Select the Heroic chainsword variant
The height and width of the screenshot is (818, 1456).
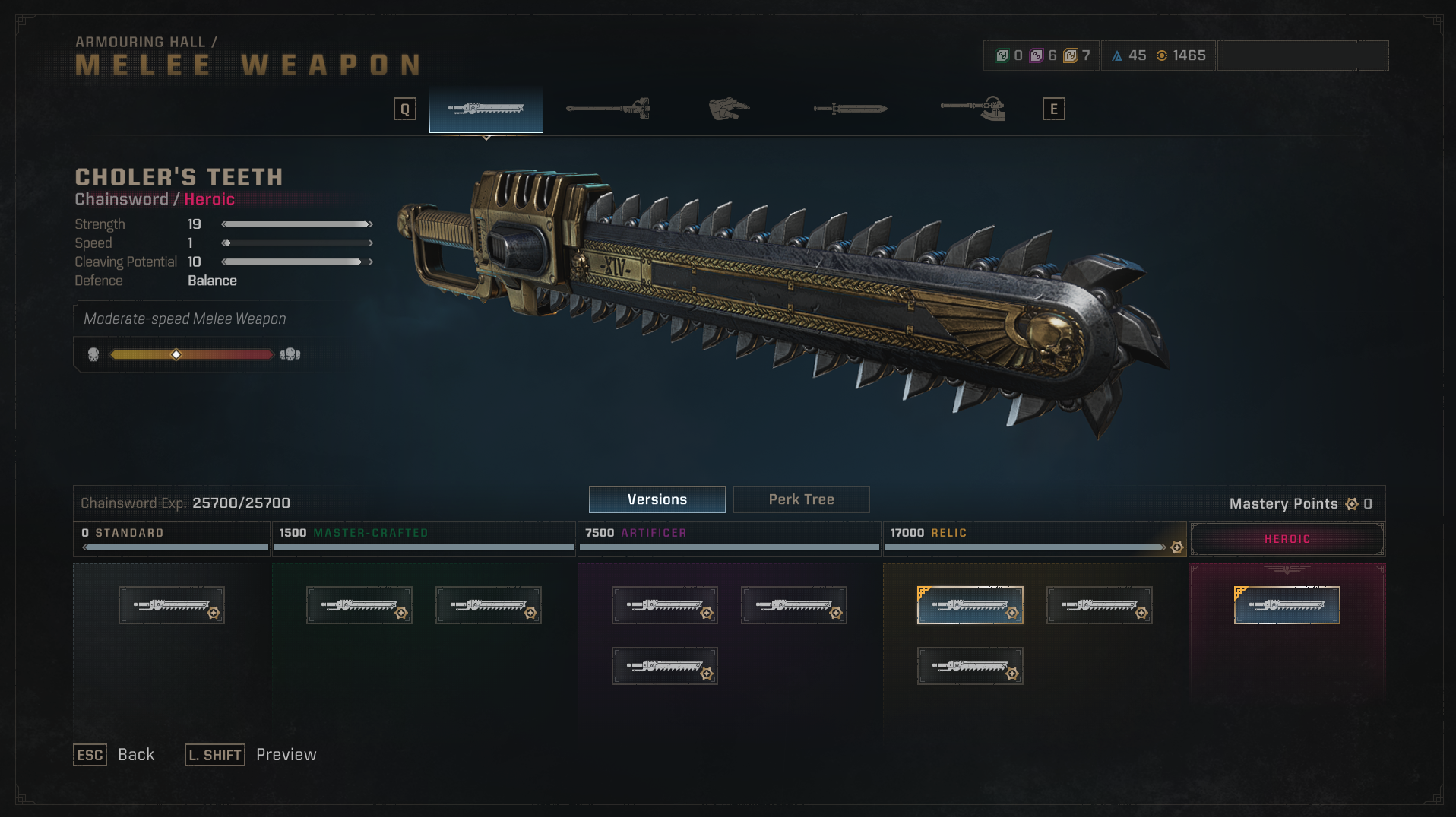1286,604
